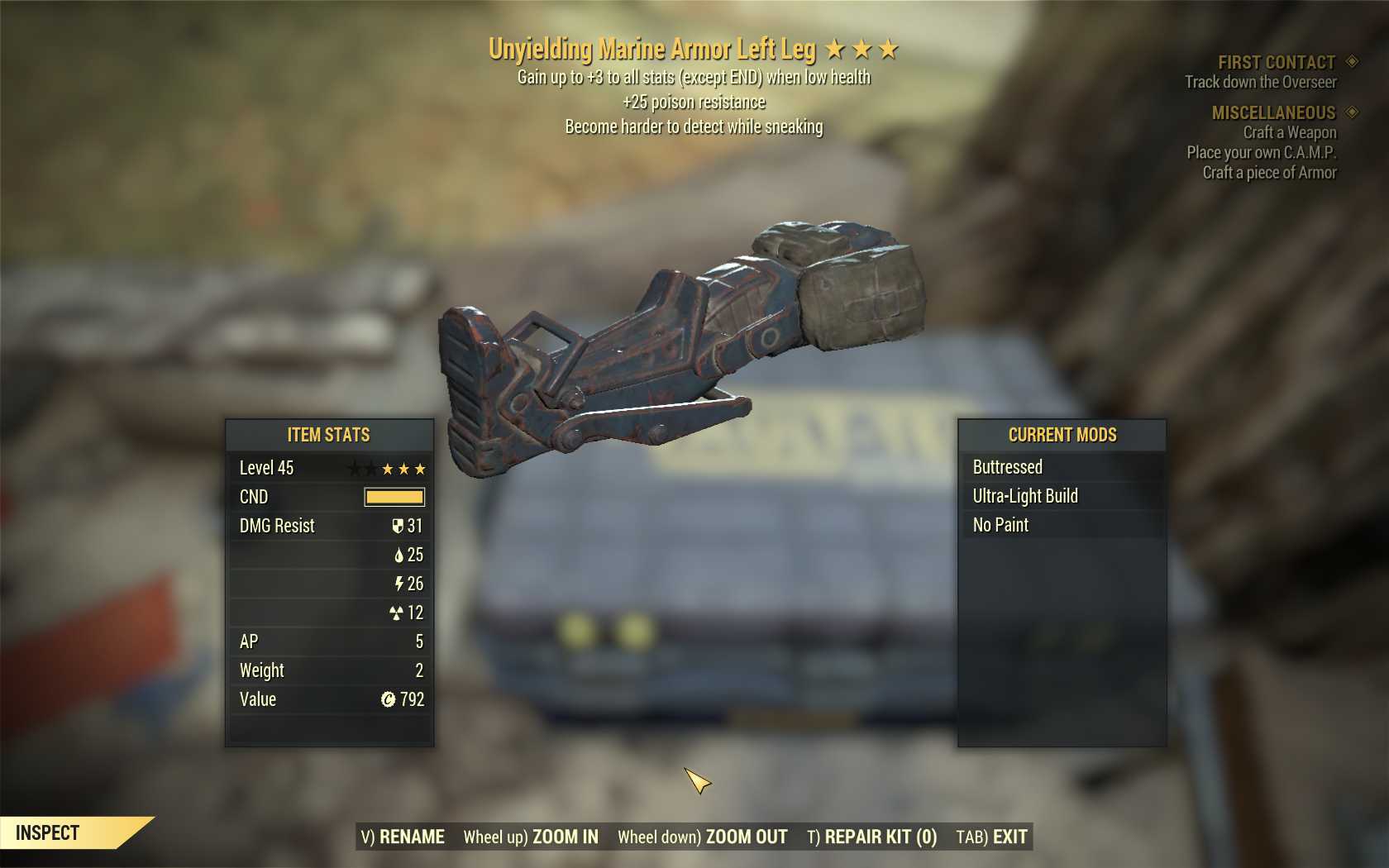
Task: Select the Zoom Out control
Action: (x=703, y=837)
